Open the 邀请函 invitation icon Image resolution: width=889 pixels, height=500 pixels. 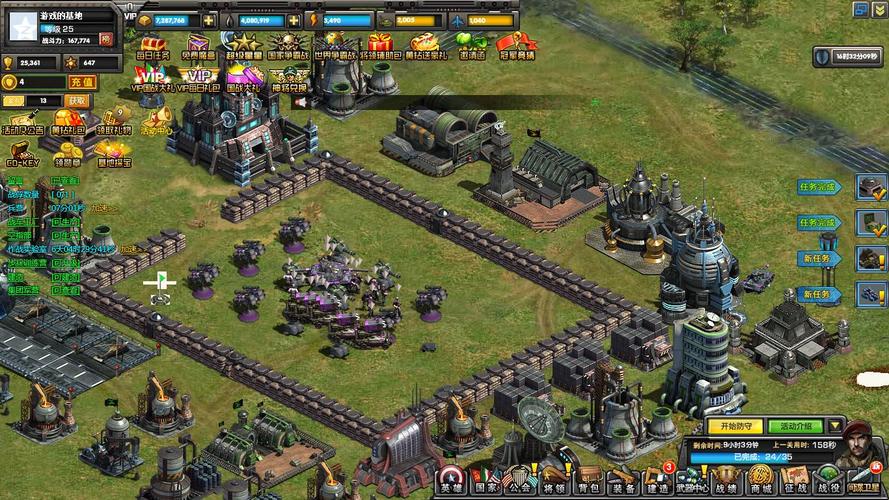click(469, 46)
